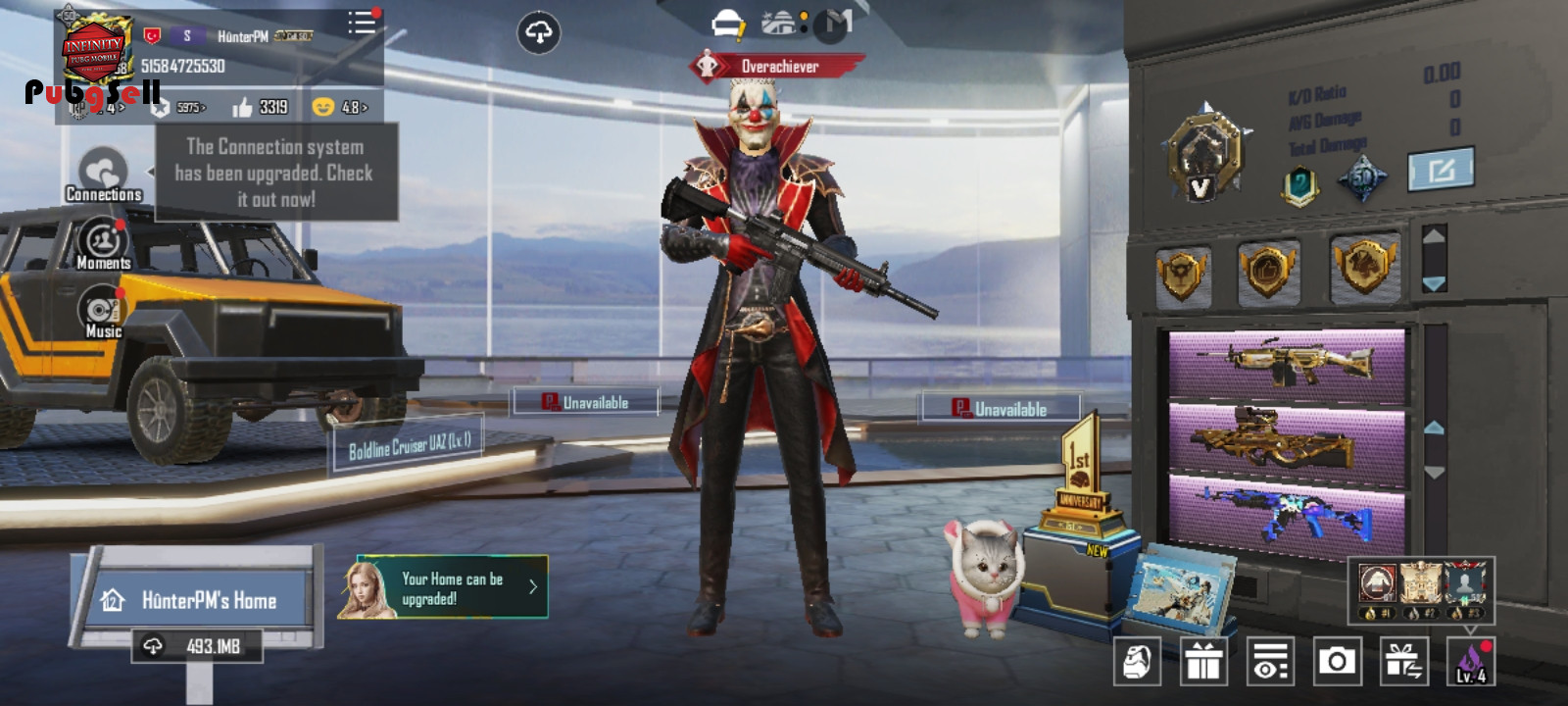Tap the popularity smiley face counter
The height and width of the screenshot is (706, 1568).
click(339, 107)
